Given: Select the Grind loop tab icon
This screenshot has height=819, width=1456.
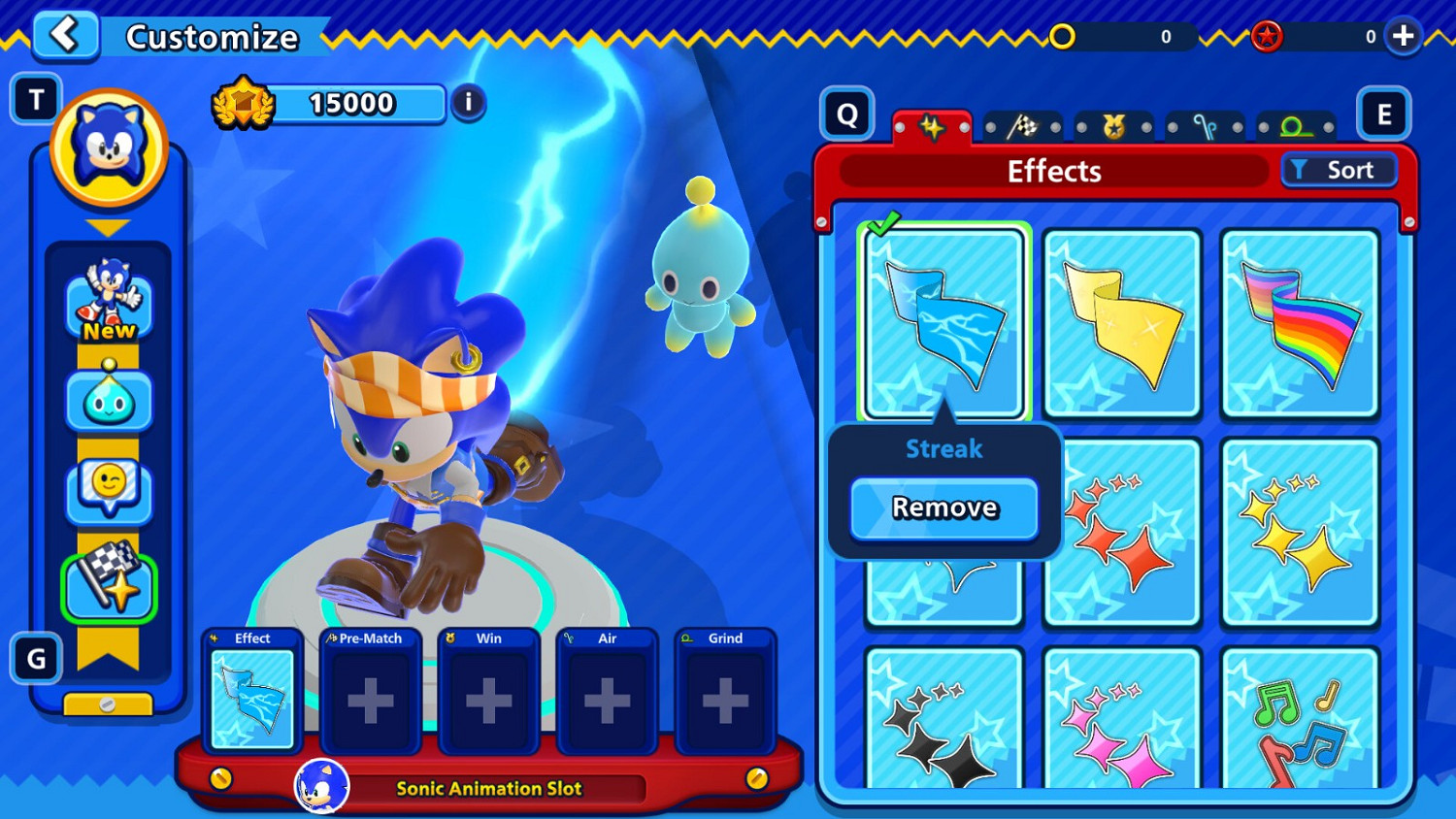Looking at the screenshot, I should click(1293, 126).
